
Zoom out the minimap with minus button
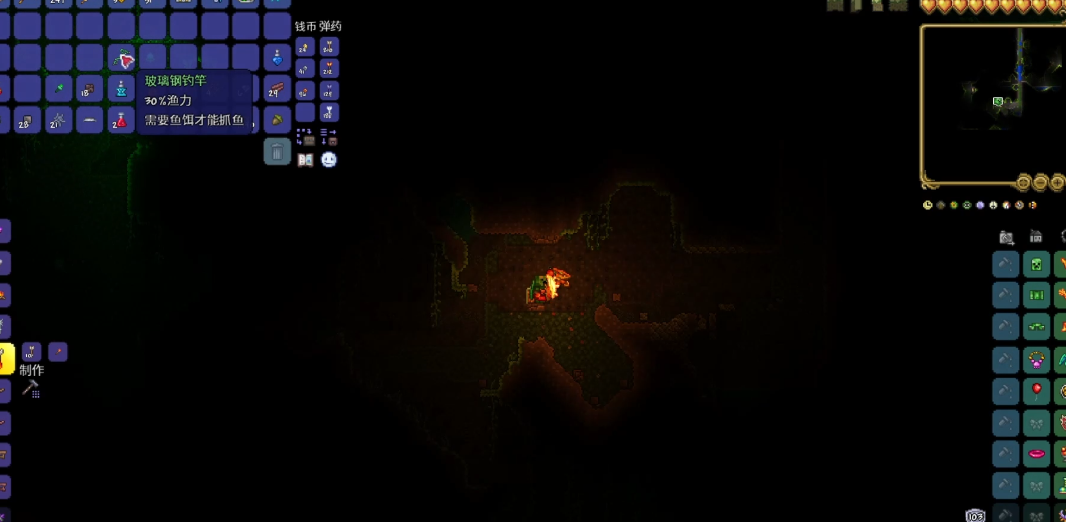pyautogui.click(x=1040, y=183)
